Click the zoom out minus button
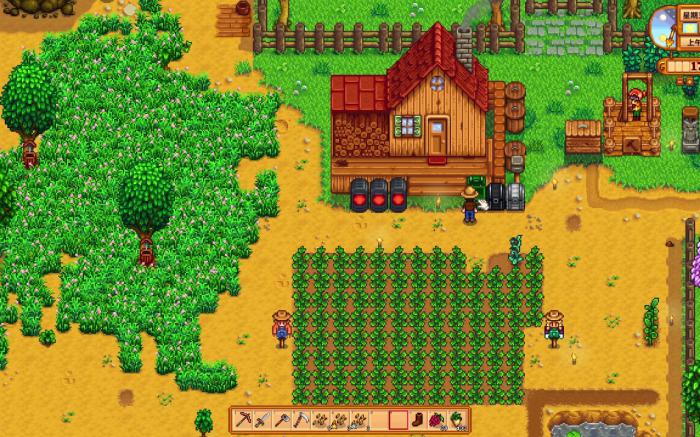The image size is (700, 437). (x=679, y=80)
